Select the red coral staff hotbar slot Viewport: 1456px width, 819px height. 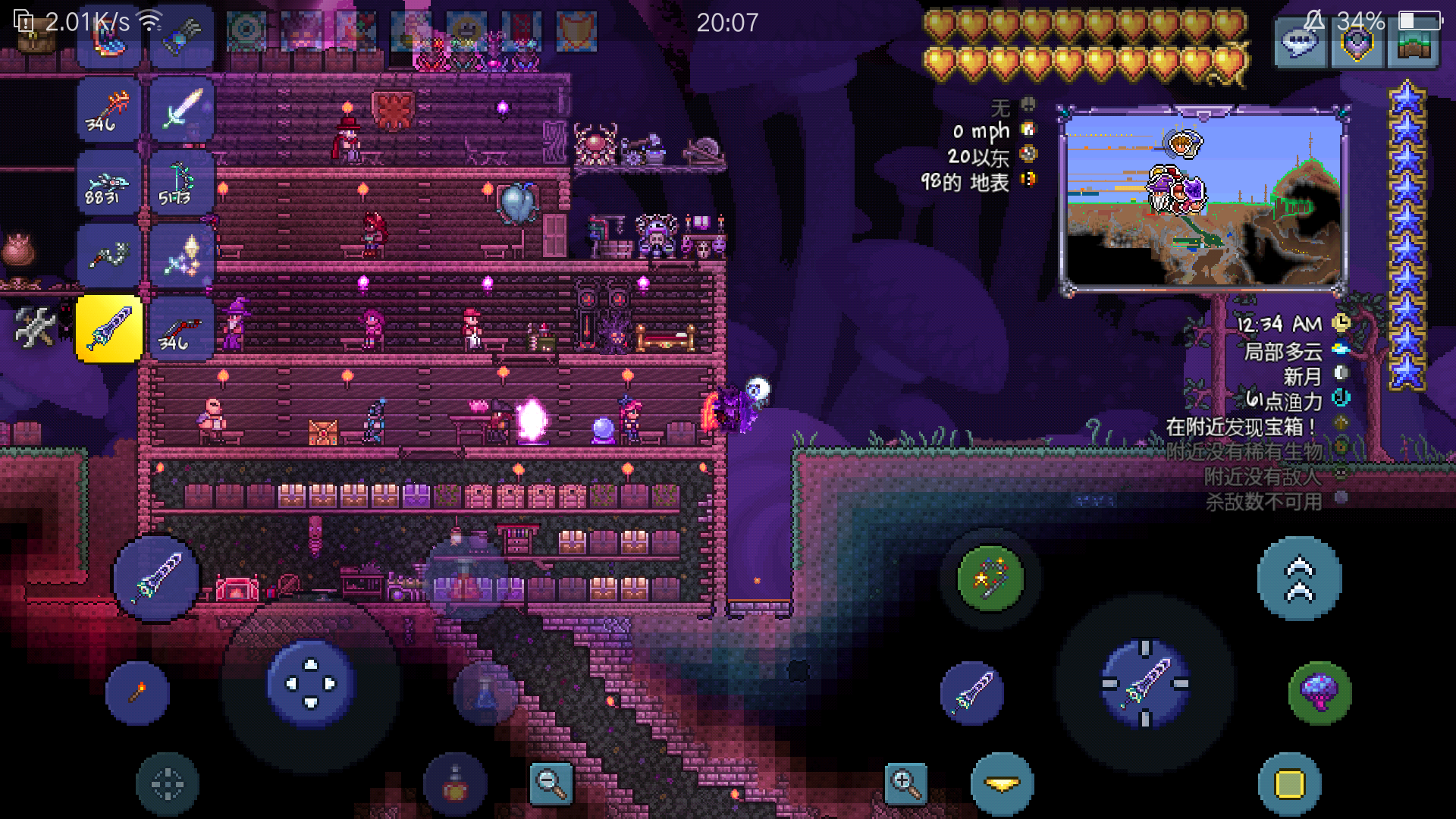[x=109, y=111]
